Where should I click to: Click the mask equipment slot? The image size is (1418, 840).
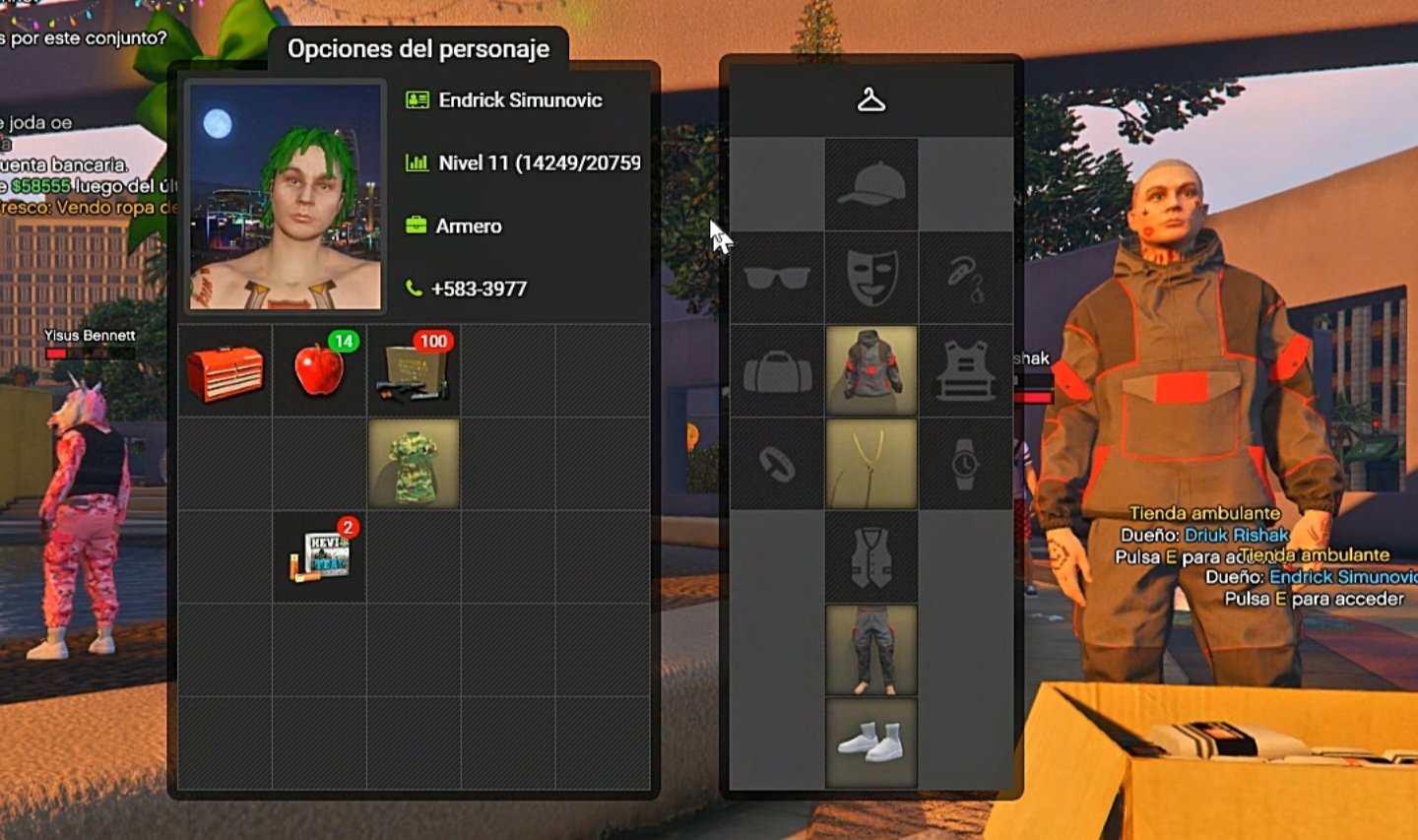click(871, 279)
